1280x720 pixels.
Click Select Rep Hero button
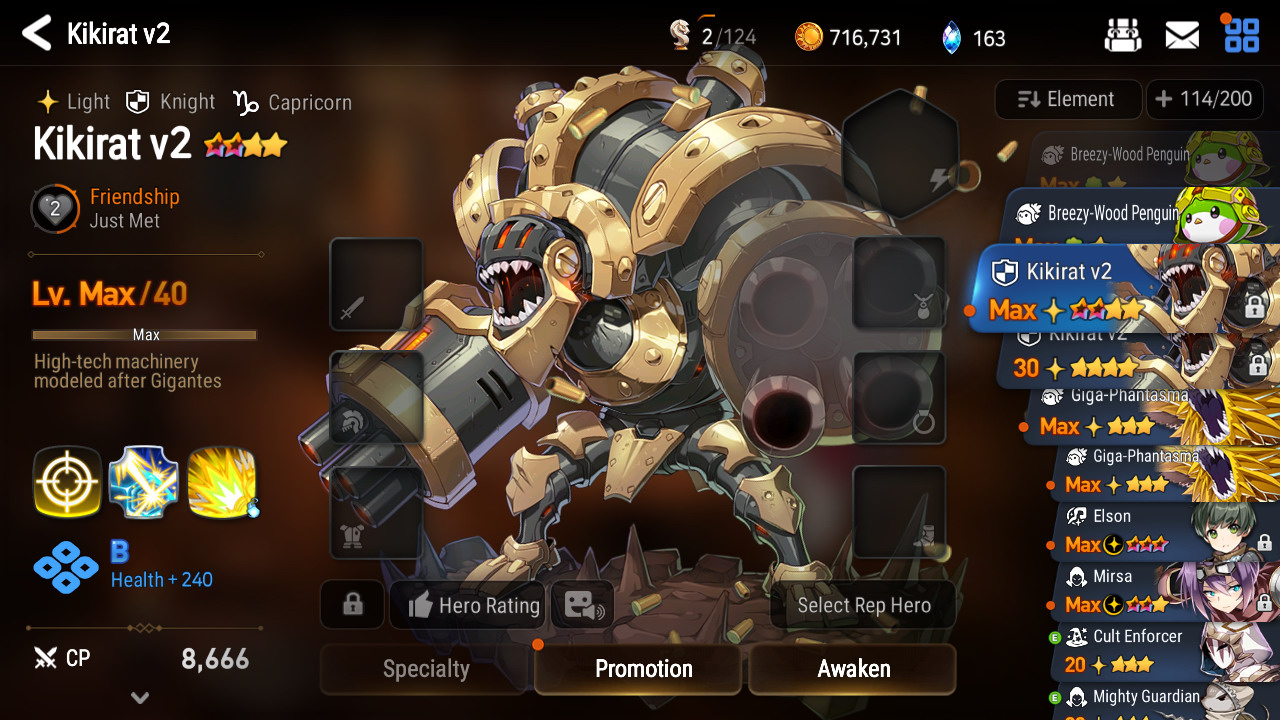coord(863,605)
